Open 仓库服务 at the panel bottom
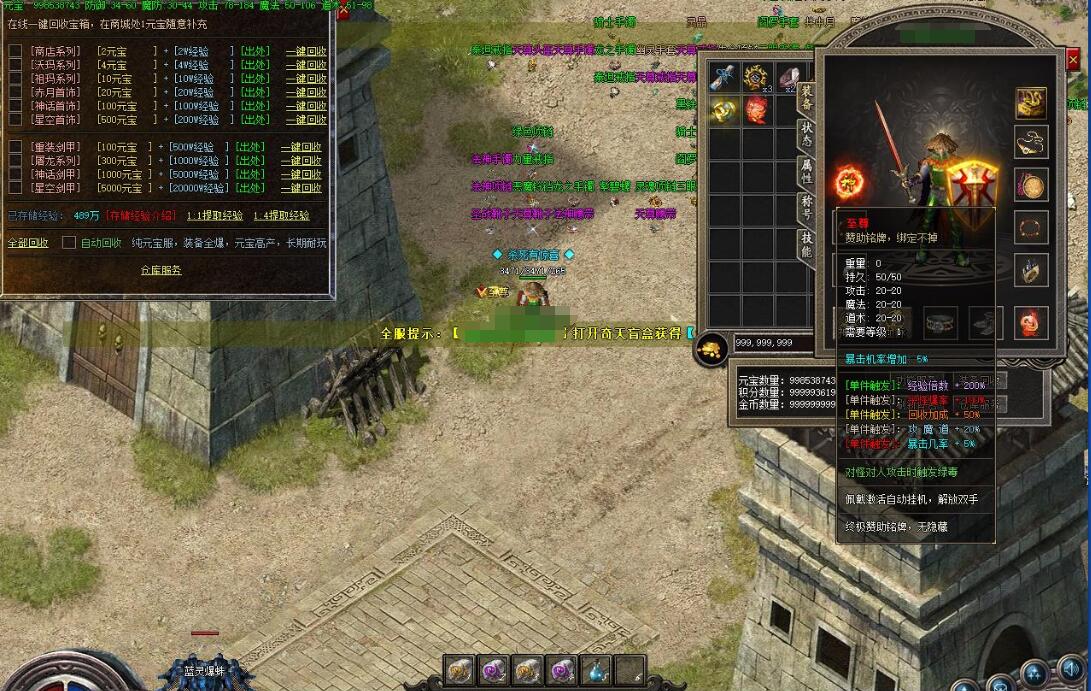This screenshot has width=1091, height=691. (x=161, y=270)
